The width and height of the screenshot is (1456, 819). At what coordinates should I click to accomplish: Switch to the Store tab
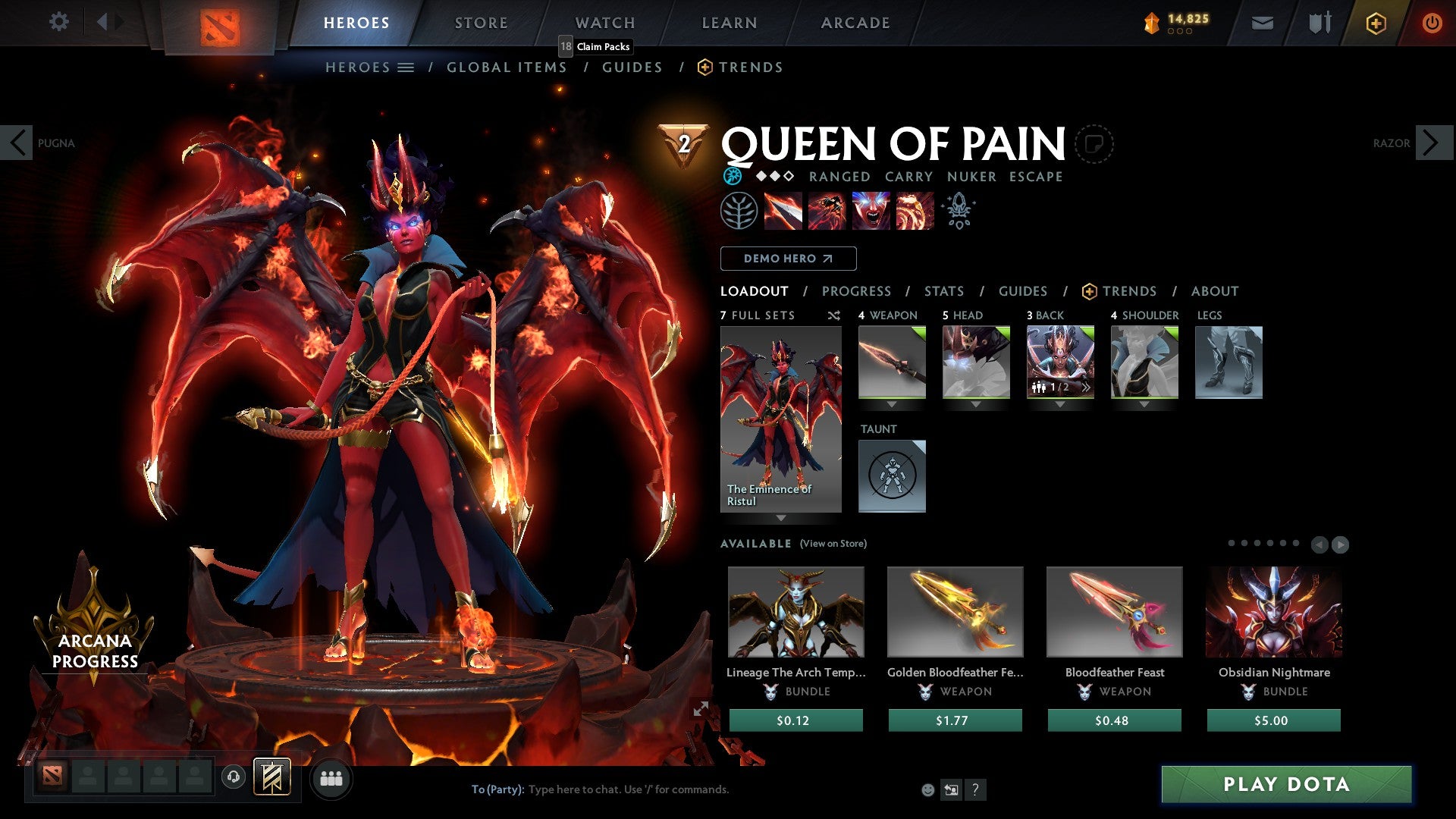[x=481, y=23]
